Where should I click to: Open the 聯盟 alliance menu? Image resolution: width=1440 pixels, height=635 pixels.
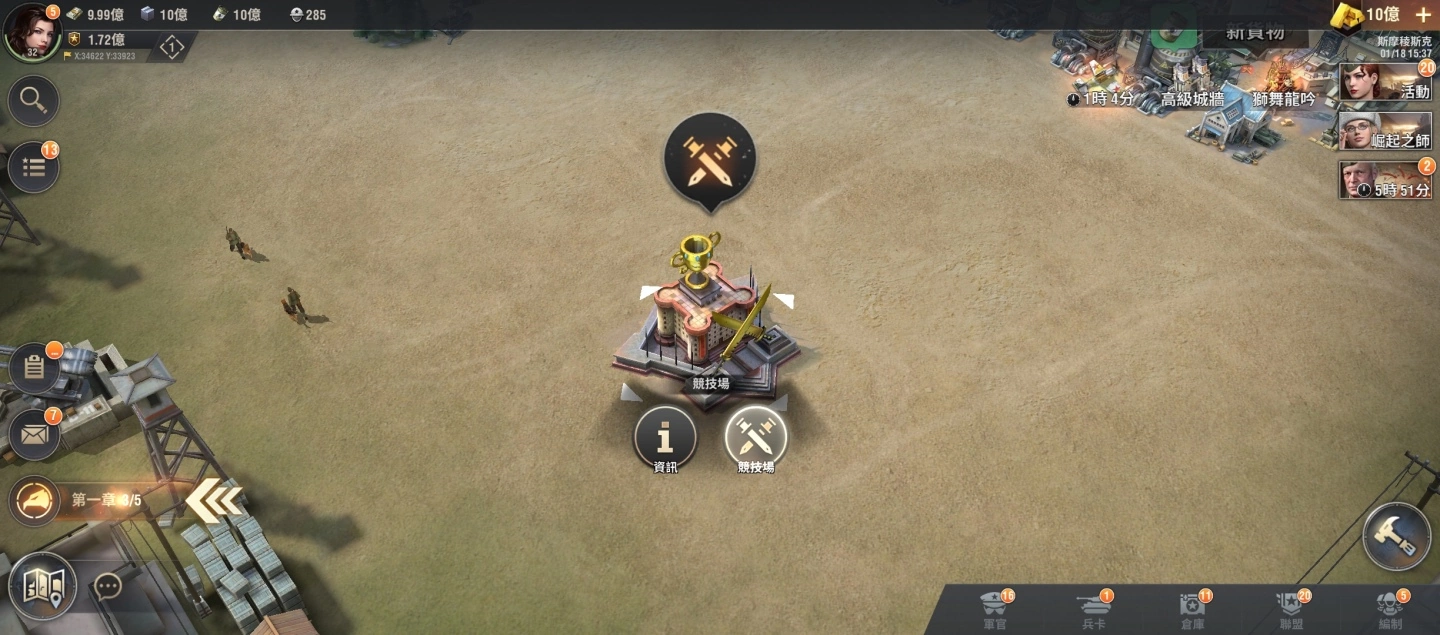1290,609
